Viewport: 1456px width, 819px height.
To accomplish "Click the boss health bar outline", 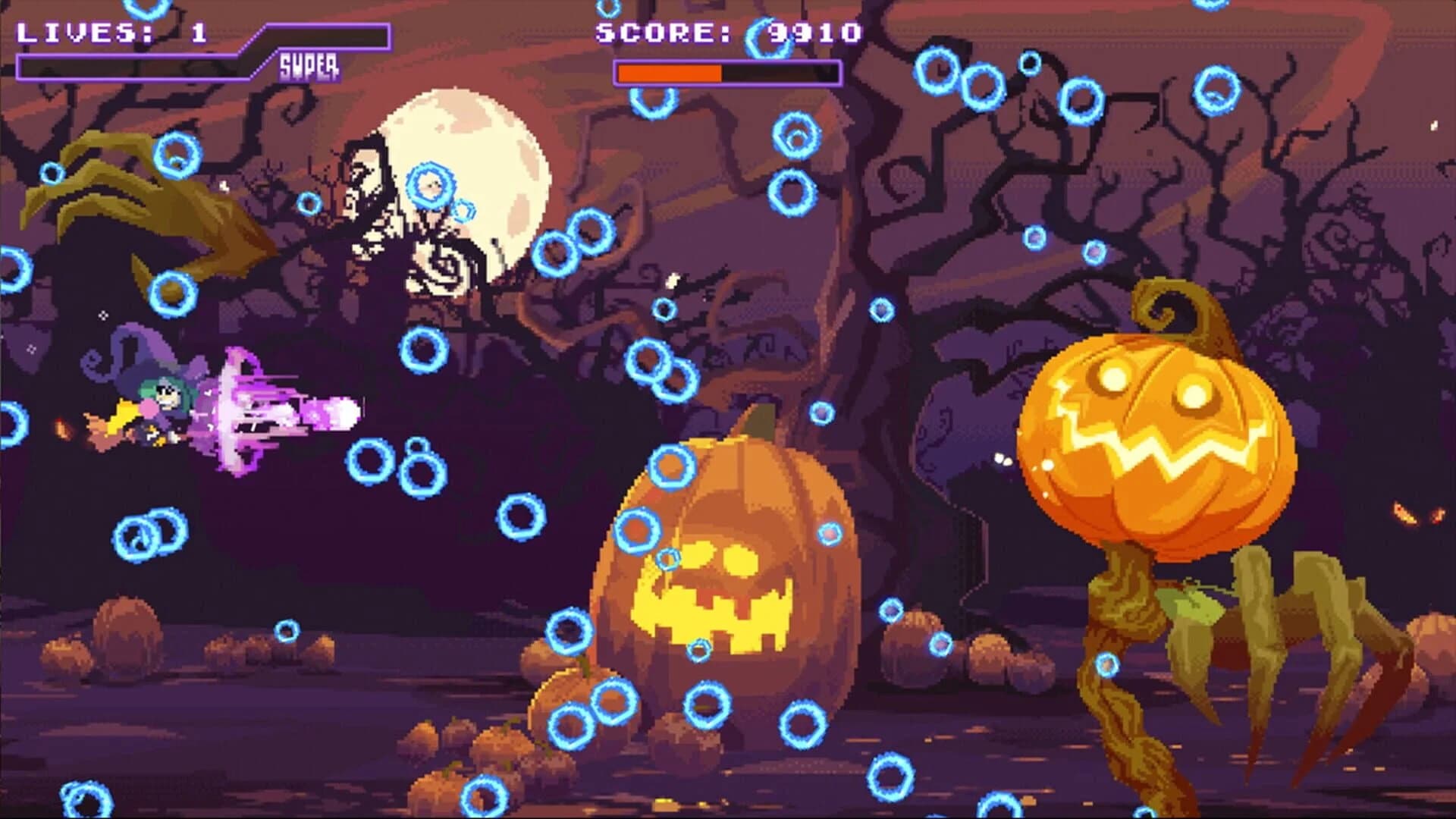I will (x=728, y=73).
